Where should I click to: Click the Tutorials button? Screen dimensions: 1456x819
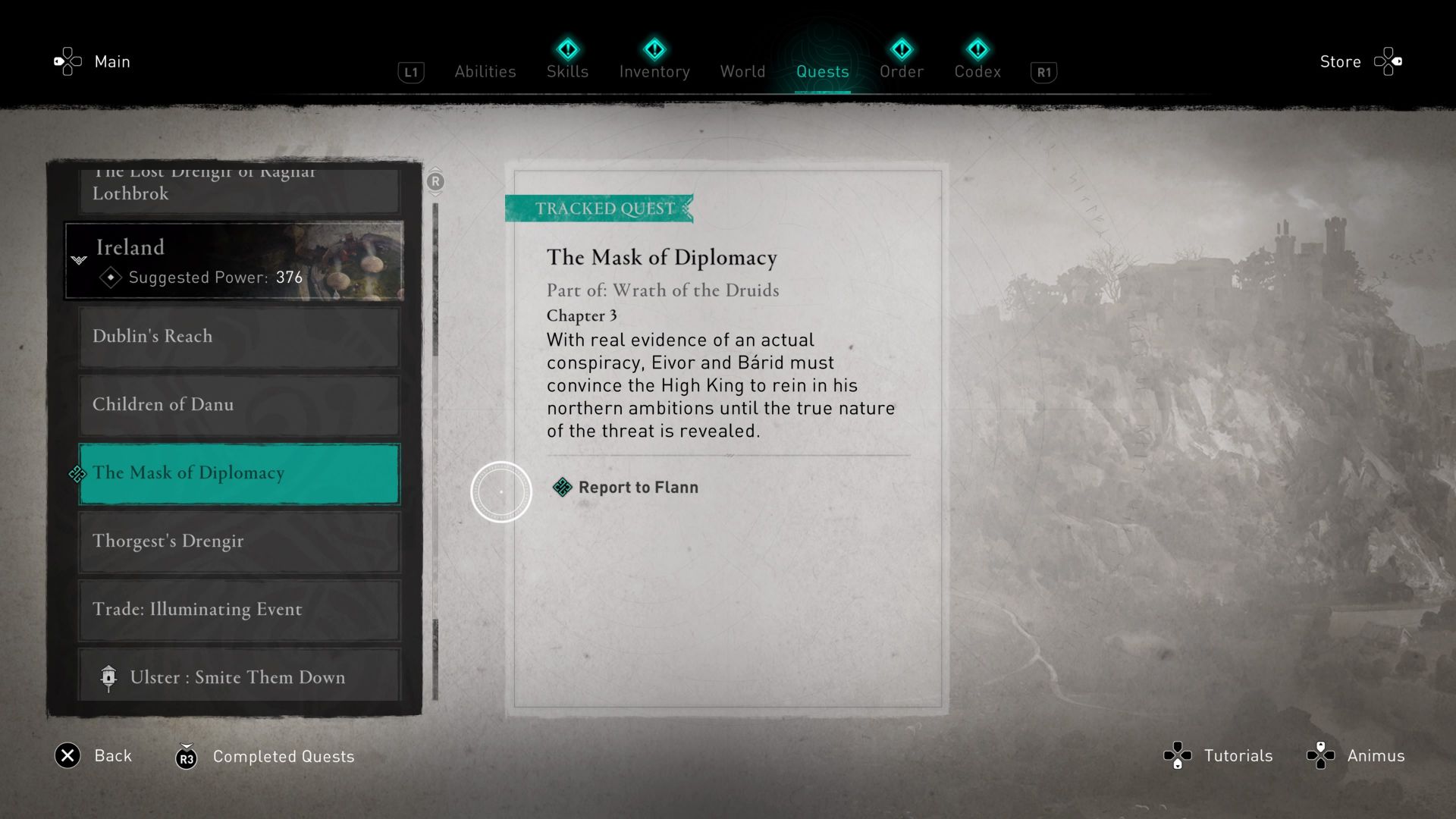click(1238, 755)
